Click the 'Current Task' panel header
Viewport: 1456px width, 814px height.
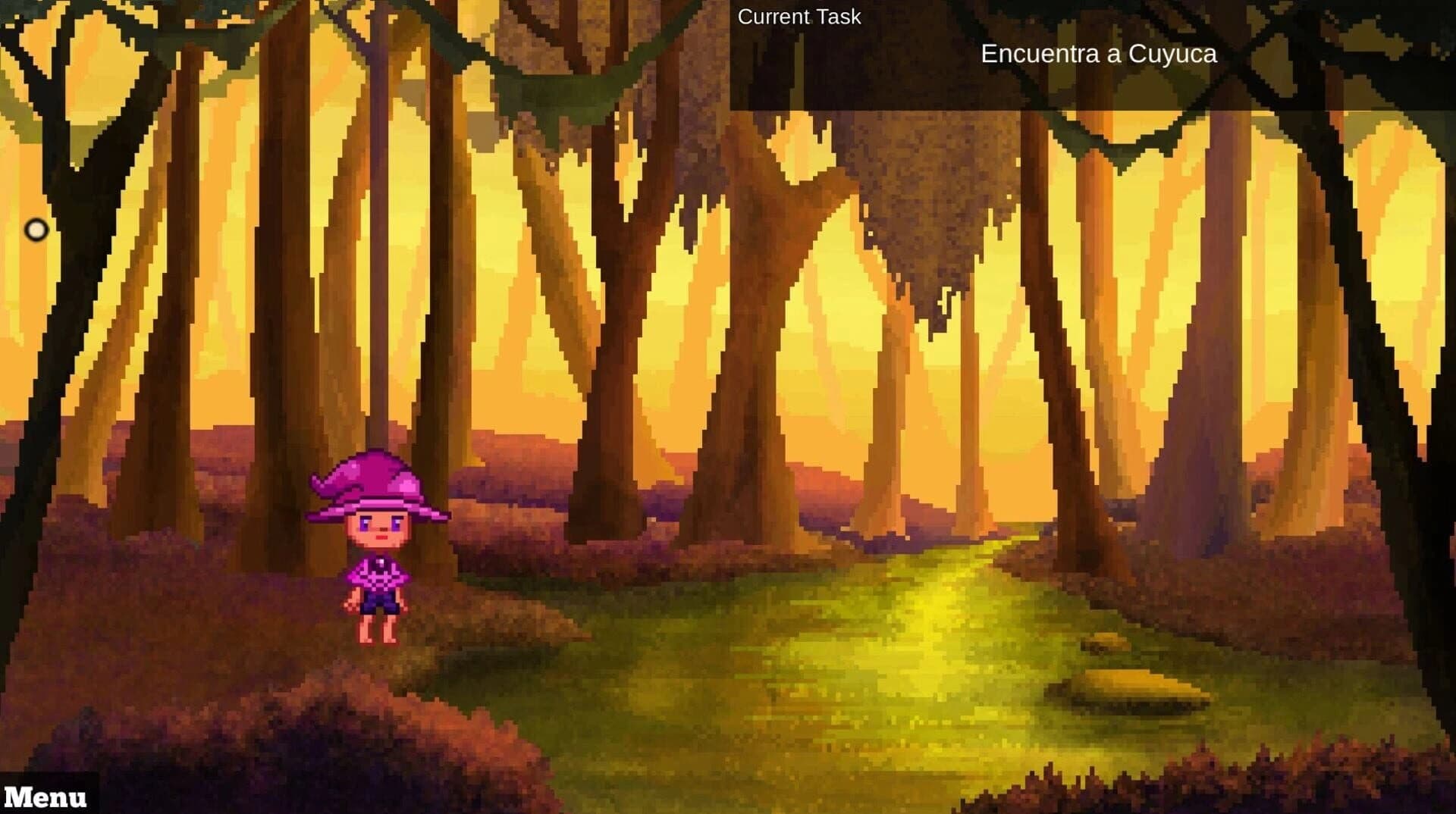(799, 16)
